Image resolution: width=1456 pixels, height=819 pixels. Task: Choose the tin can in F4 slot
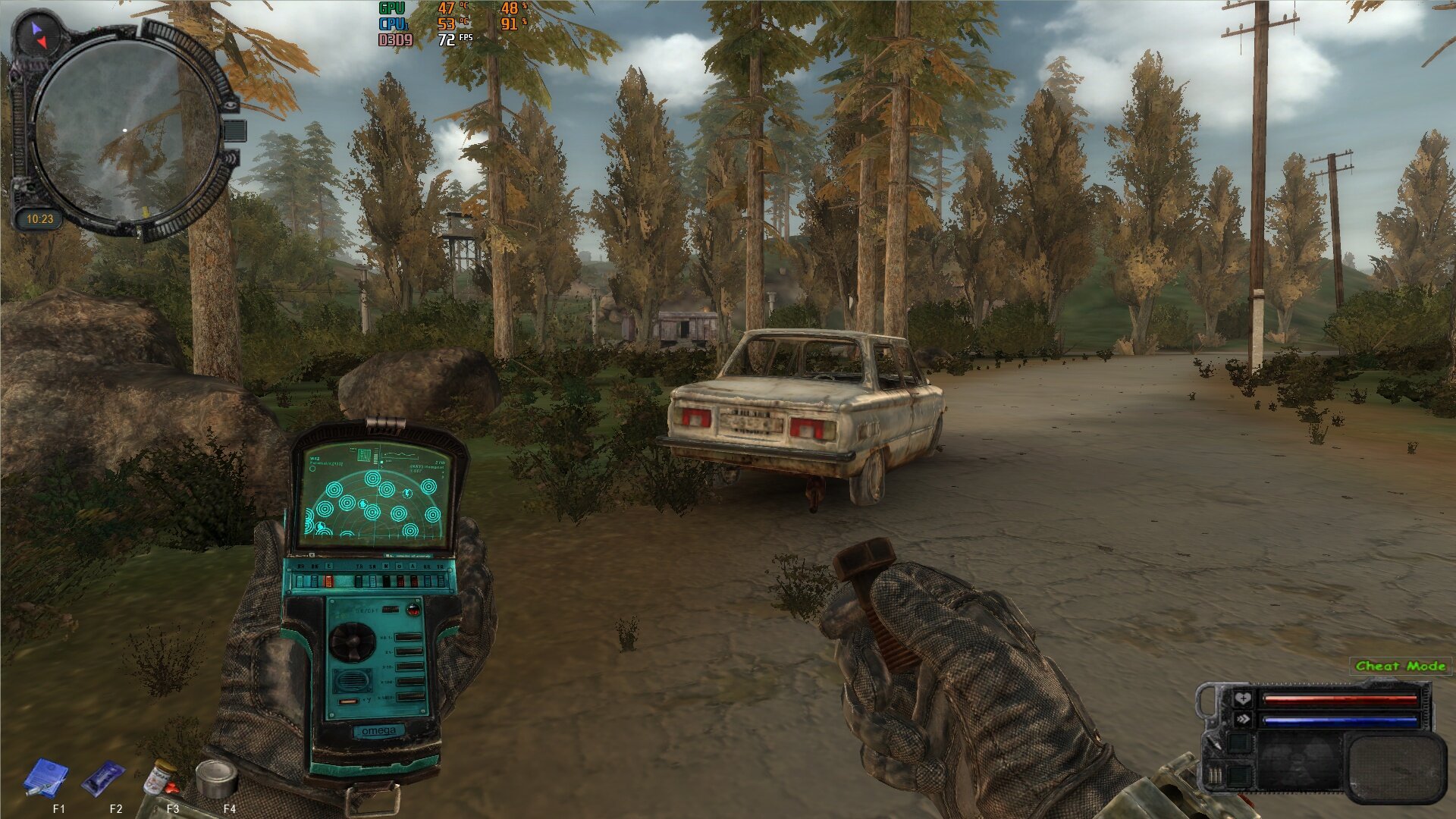216,778
